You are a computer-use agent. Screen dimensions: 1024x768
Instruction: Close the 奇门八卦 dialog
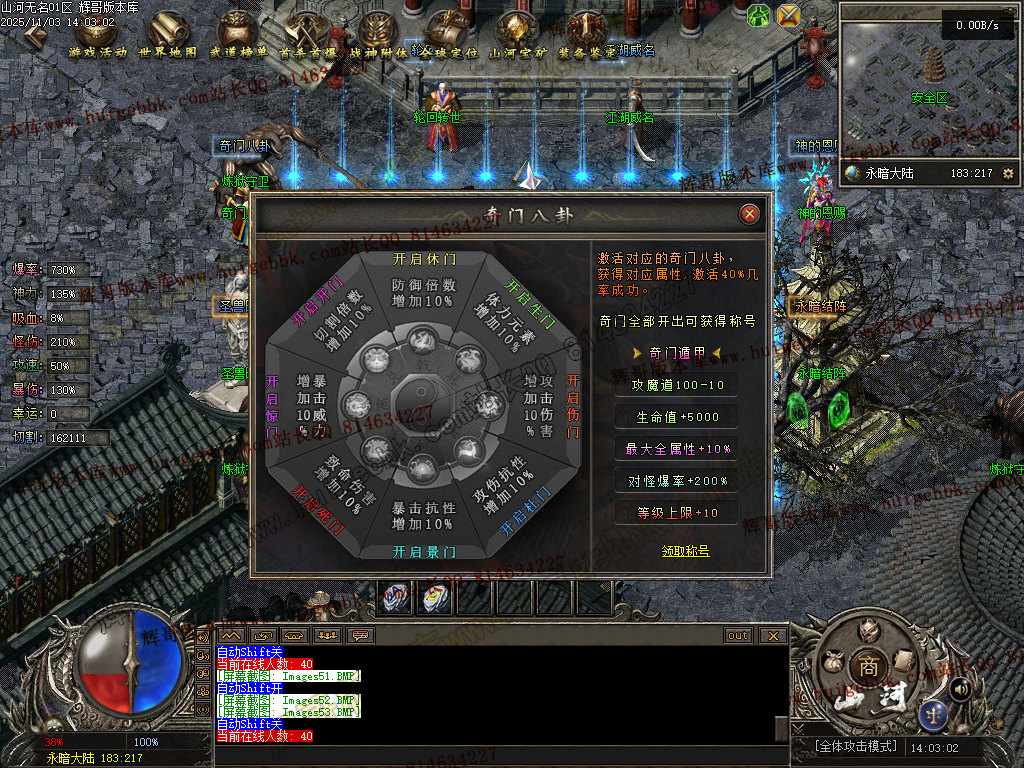pos(749,214)
